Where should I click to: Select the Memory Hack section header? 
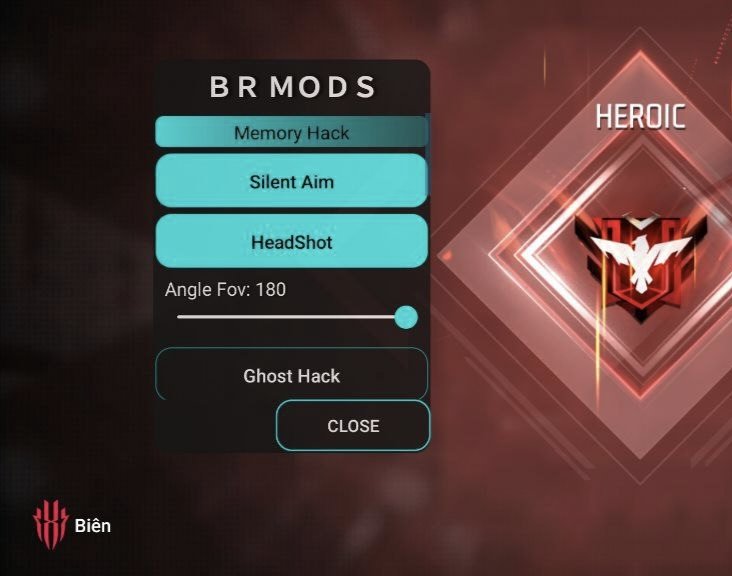[x=291, y=132]
